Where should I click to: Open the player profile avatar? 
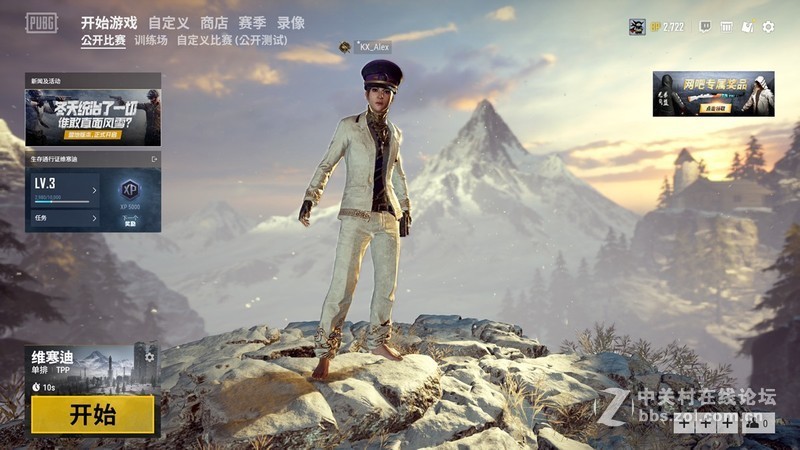637,27
